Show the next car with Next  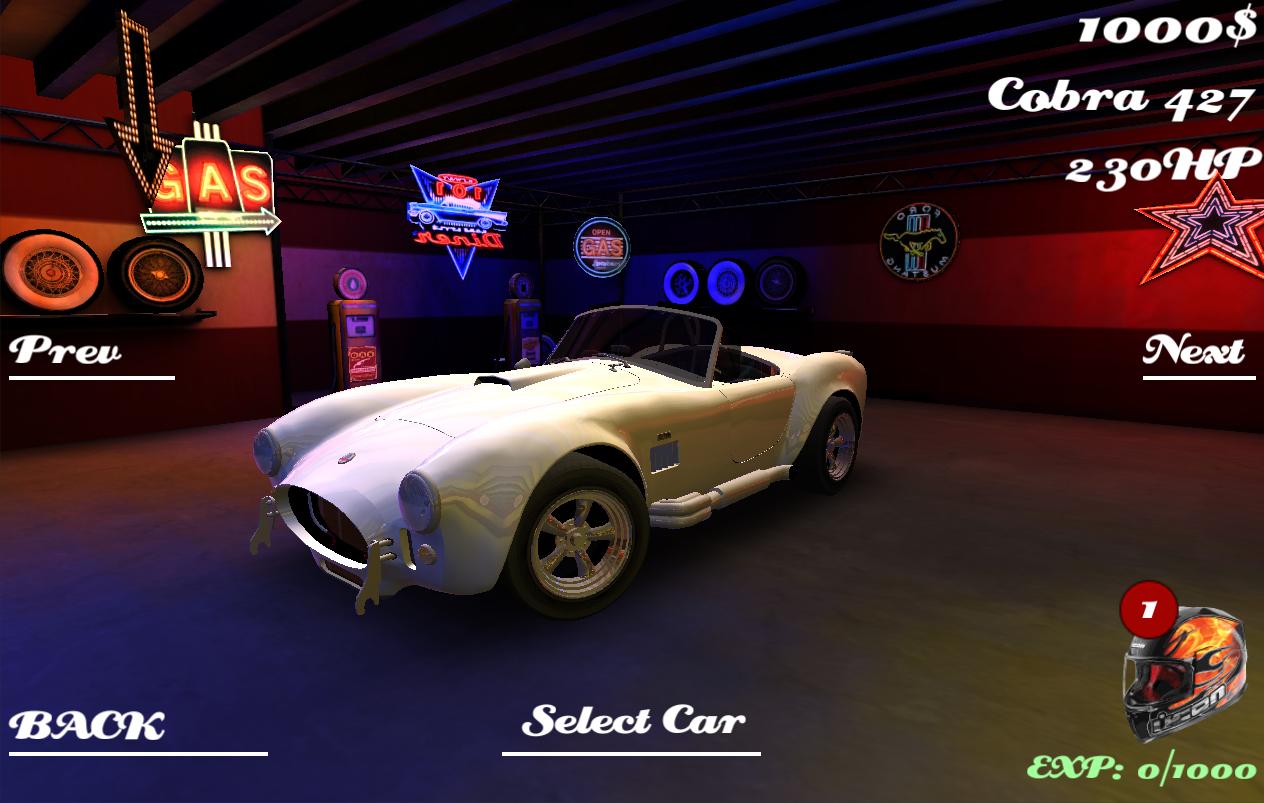[1194, 352]
